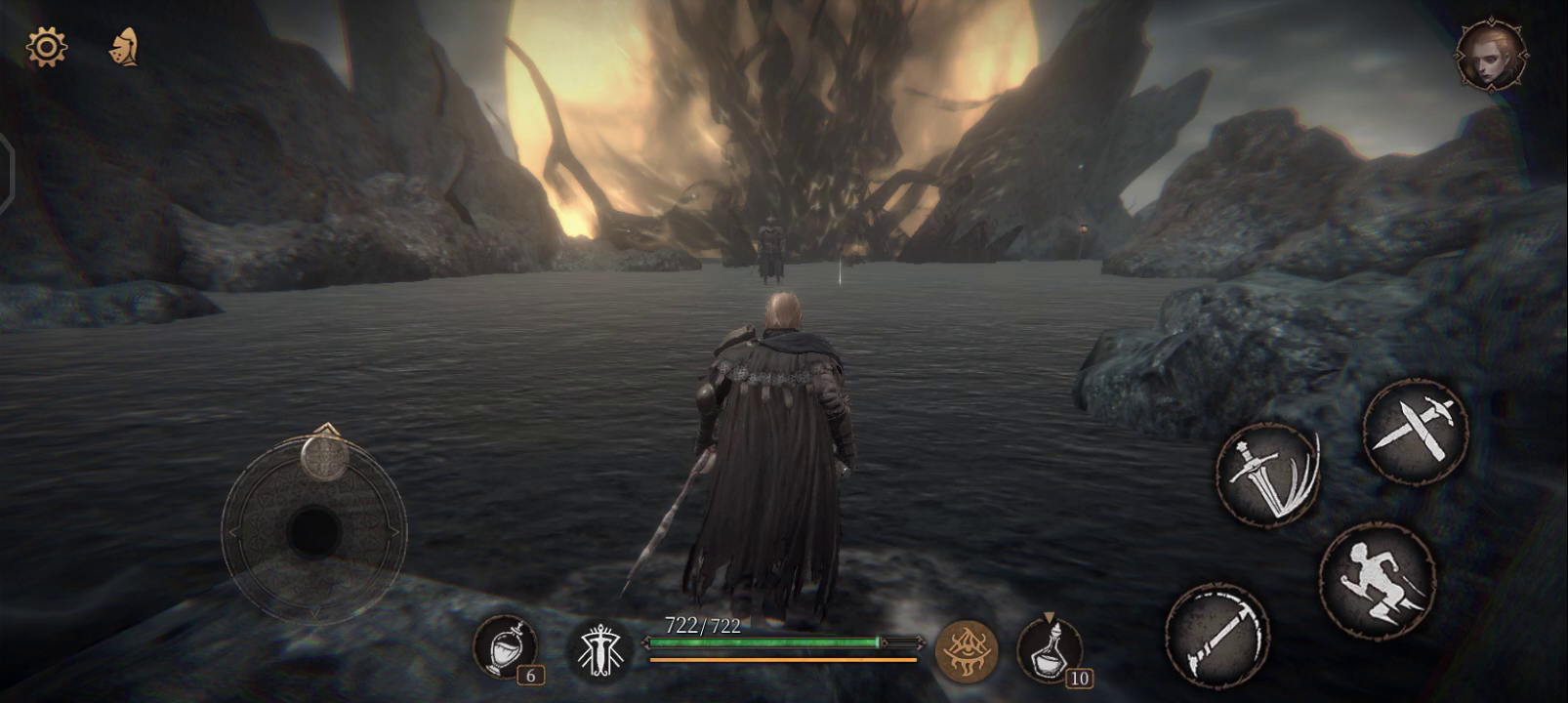Open the character portrait menu
This screenshot has height=703, width=1568.
[1491, 55]
